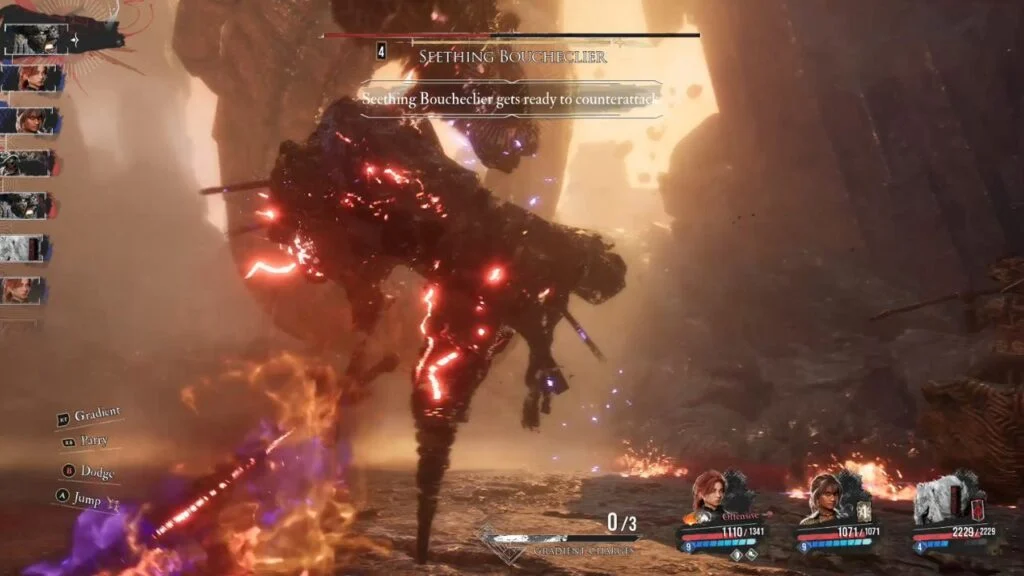1024x576 pixels.
Task: Click the white-furred character in the turn order
Action: [x=24, y=247]
